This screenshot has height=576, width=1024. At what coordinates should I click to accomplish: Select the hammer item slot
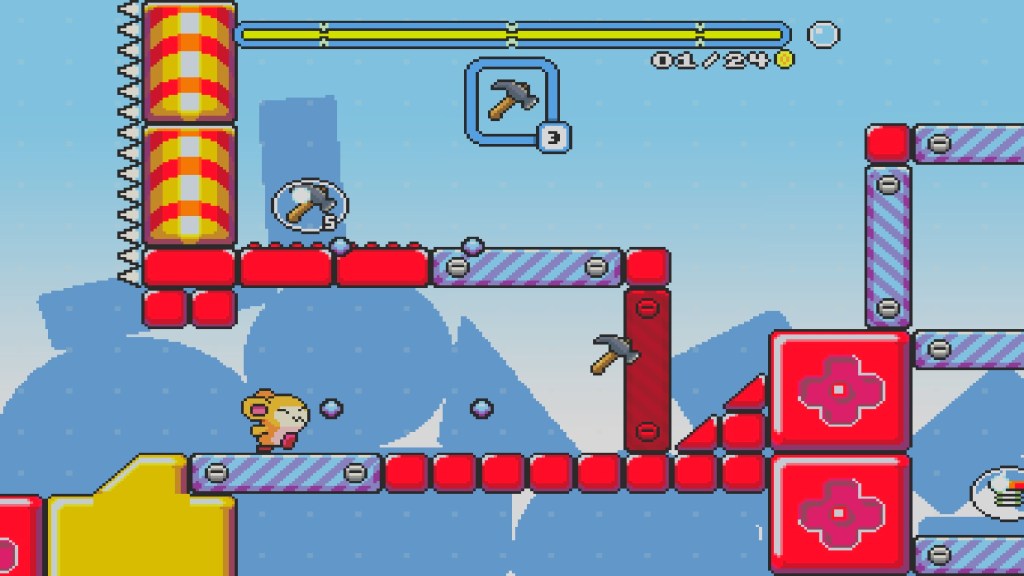(512, 101)
